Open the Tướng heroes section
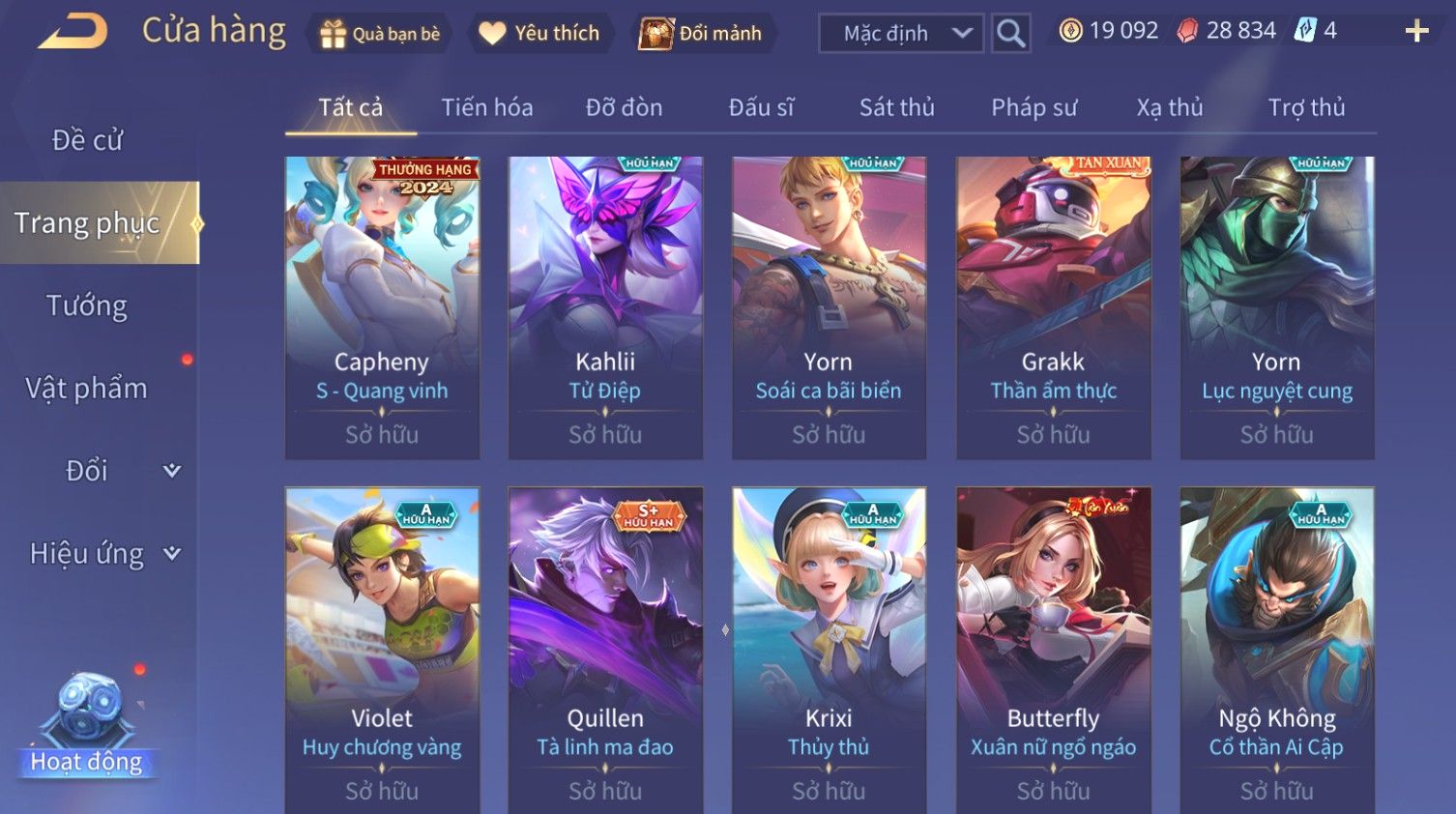The image size is (1456, 814). click(x=87, y=305)
